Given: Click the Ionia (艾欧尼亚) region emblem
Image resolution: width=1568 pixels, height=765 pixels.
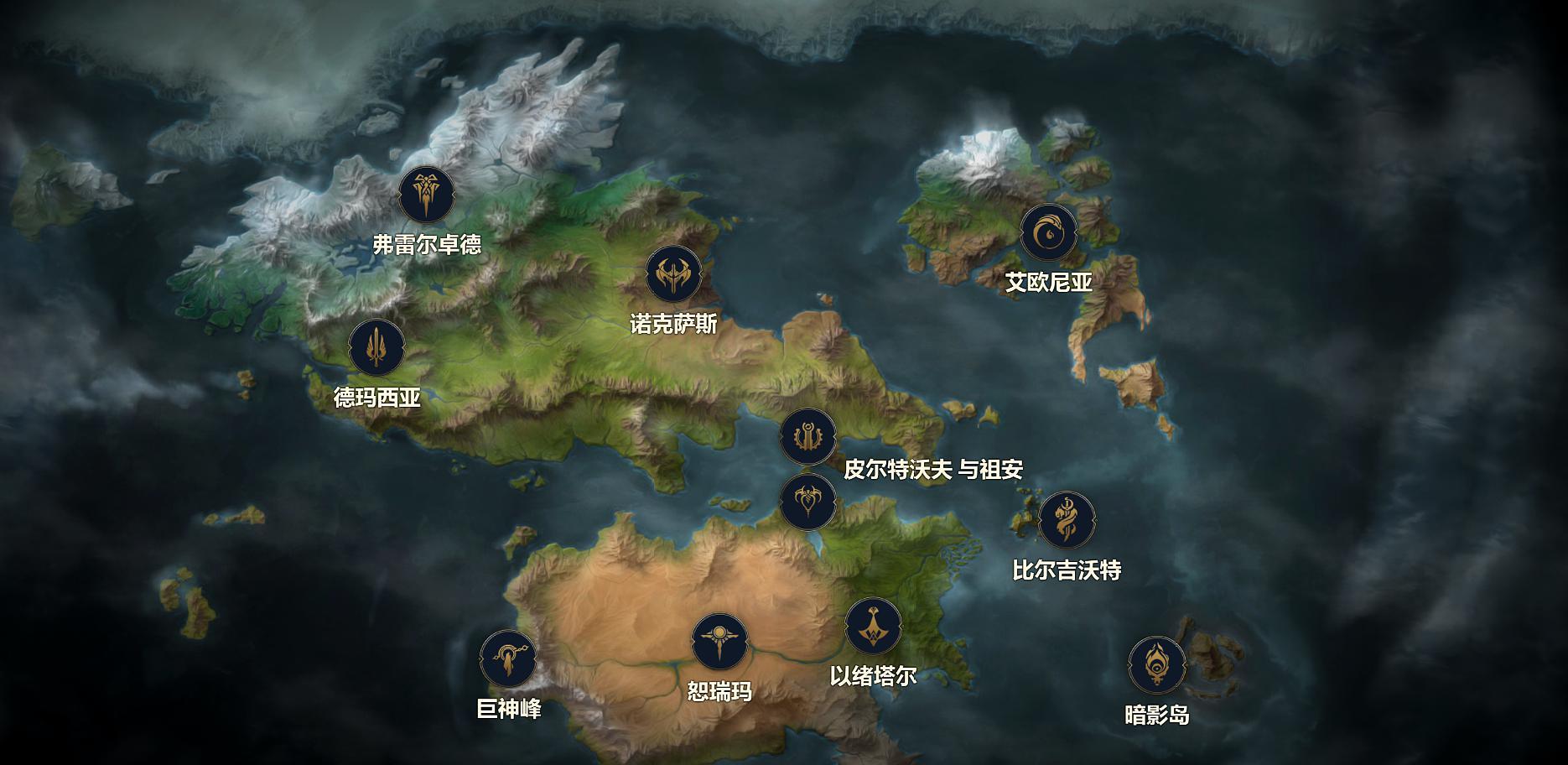Looking at the screenshot, I should click(1048, 232).
